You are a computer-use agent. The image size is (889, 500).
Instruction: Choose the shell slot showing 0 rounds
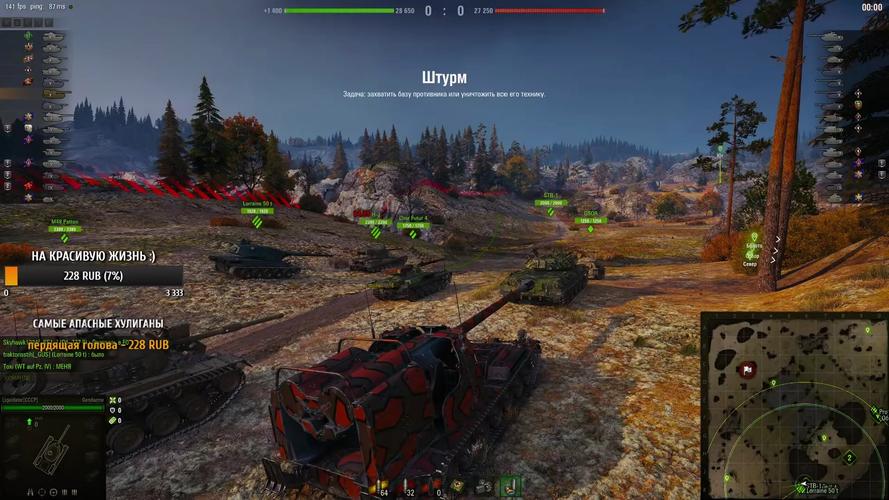point(439,485)
